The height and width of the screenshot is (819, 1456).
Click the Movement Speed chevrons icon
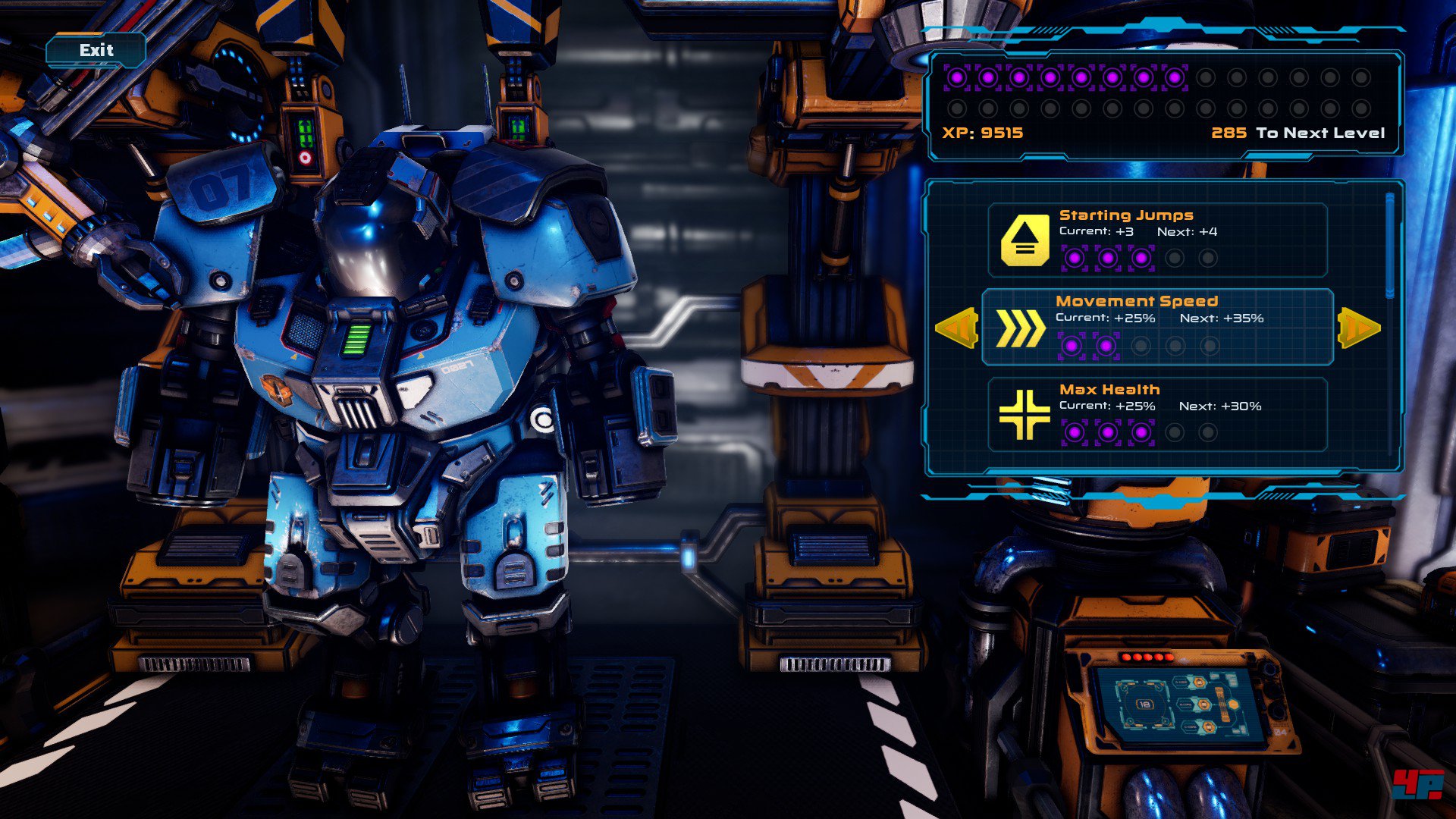(x=1020, y=328)
